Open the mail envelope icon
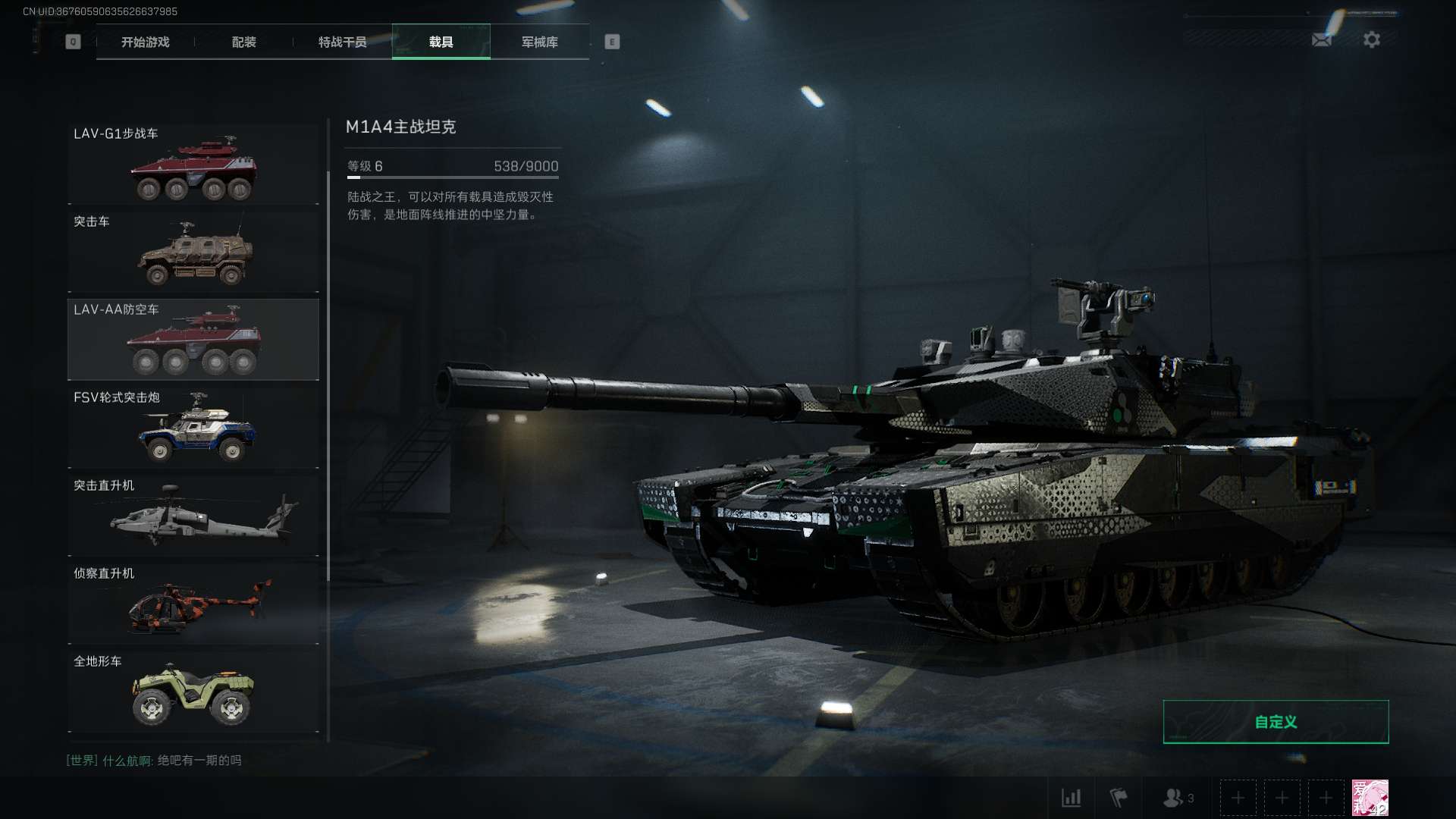 point(1322,39)
